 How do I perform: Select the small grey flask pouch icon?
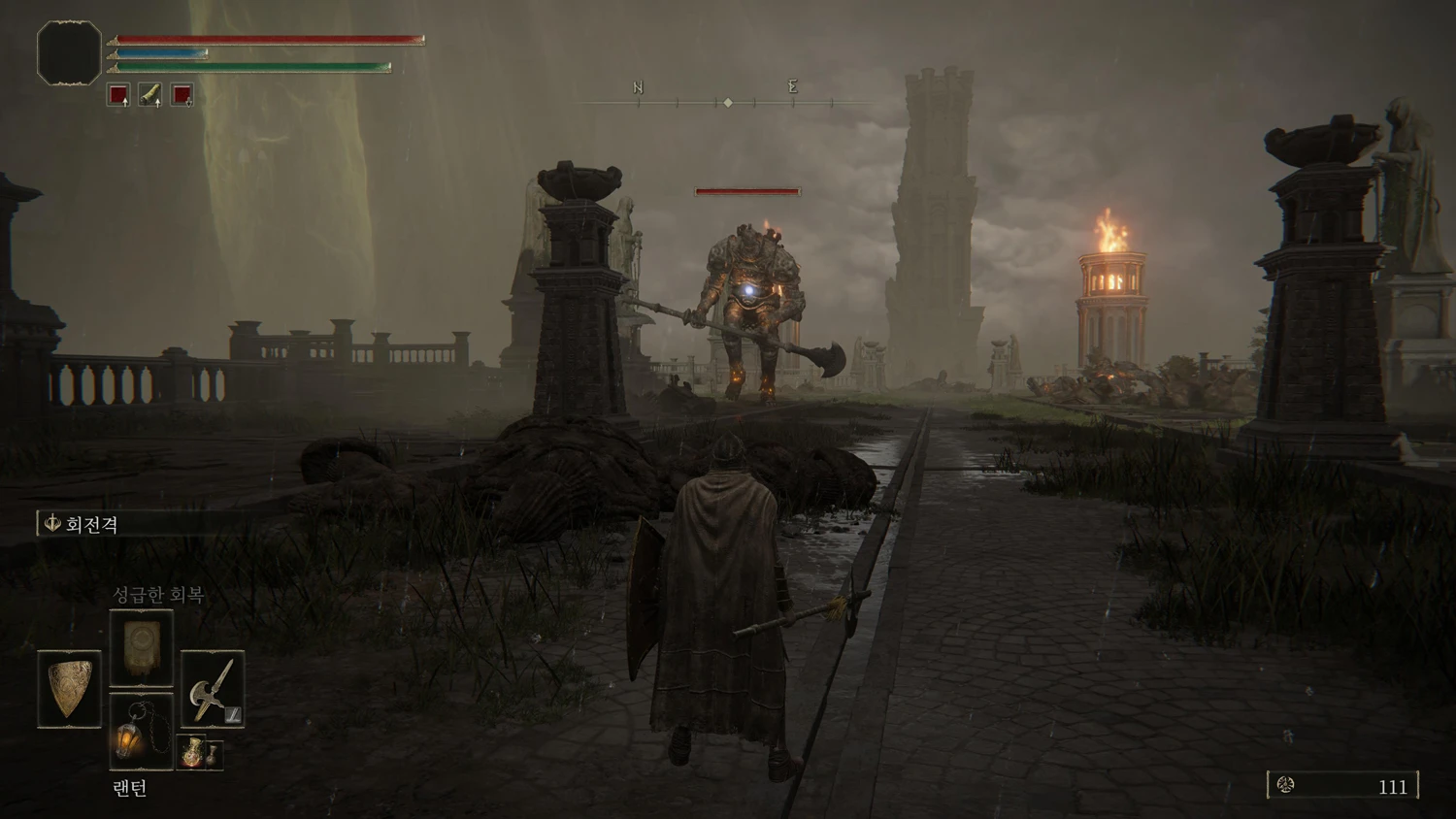click(214, 754)
